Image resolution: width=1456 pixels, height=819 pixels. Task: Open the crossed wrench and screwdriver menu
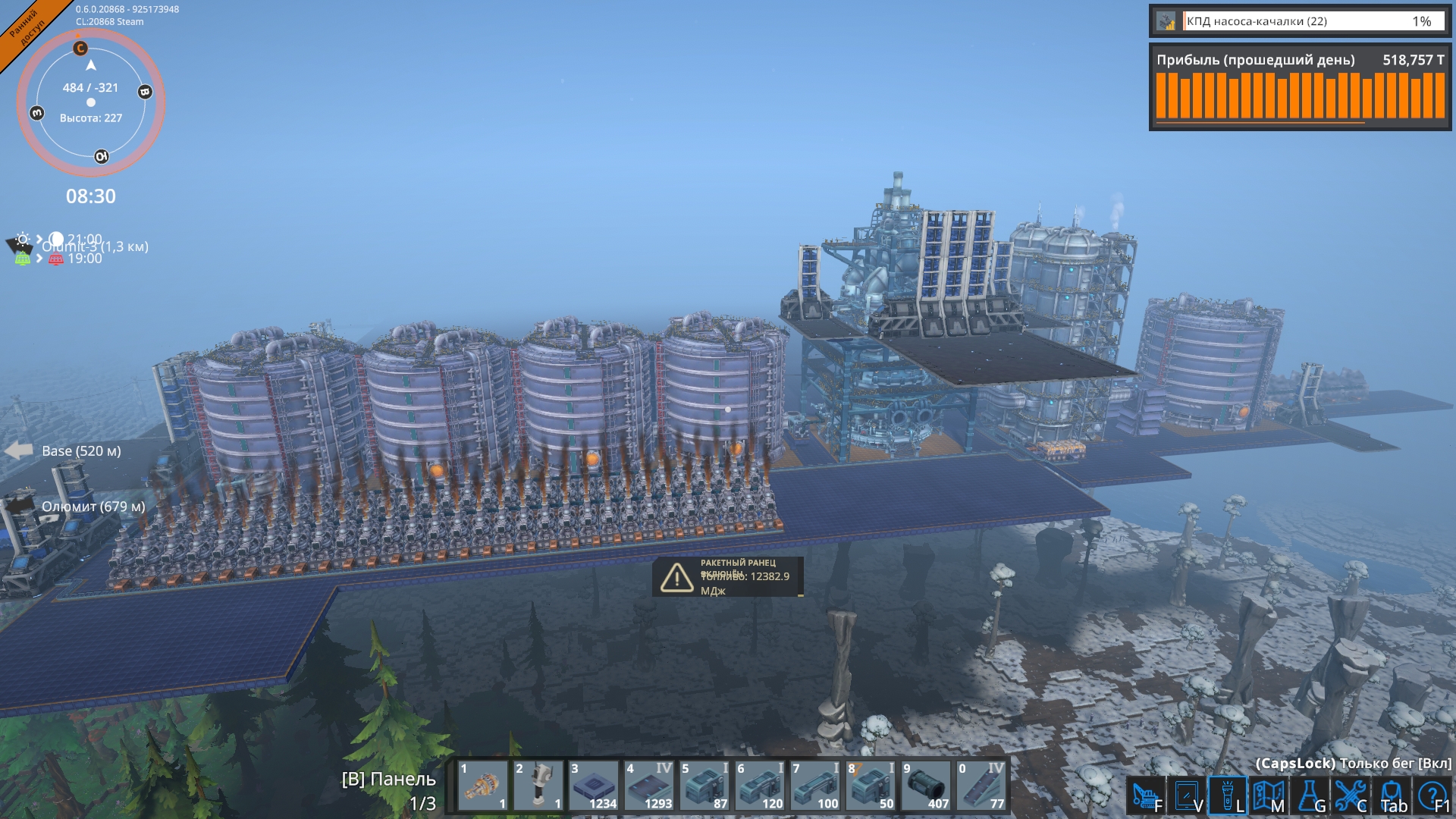point(1351,796)
